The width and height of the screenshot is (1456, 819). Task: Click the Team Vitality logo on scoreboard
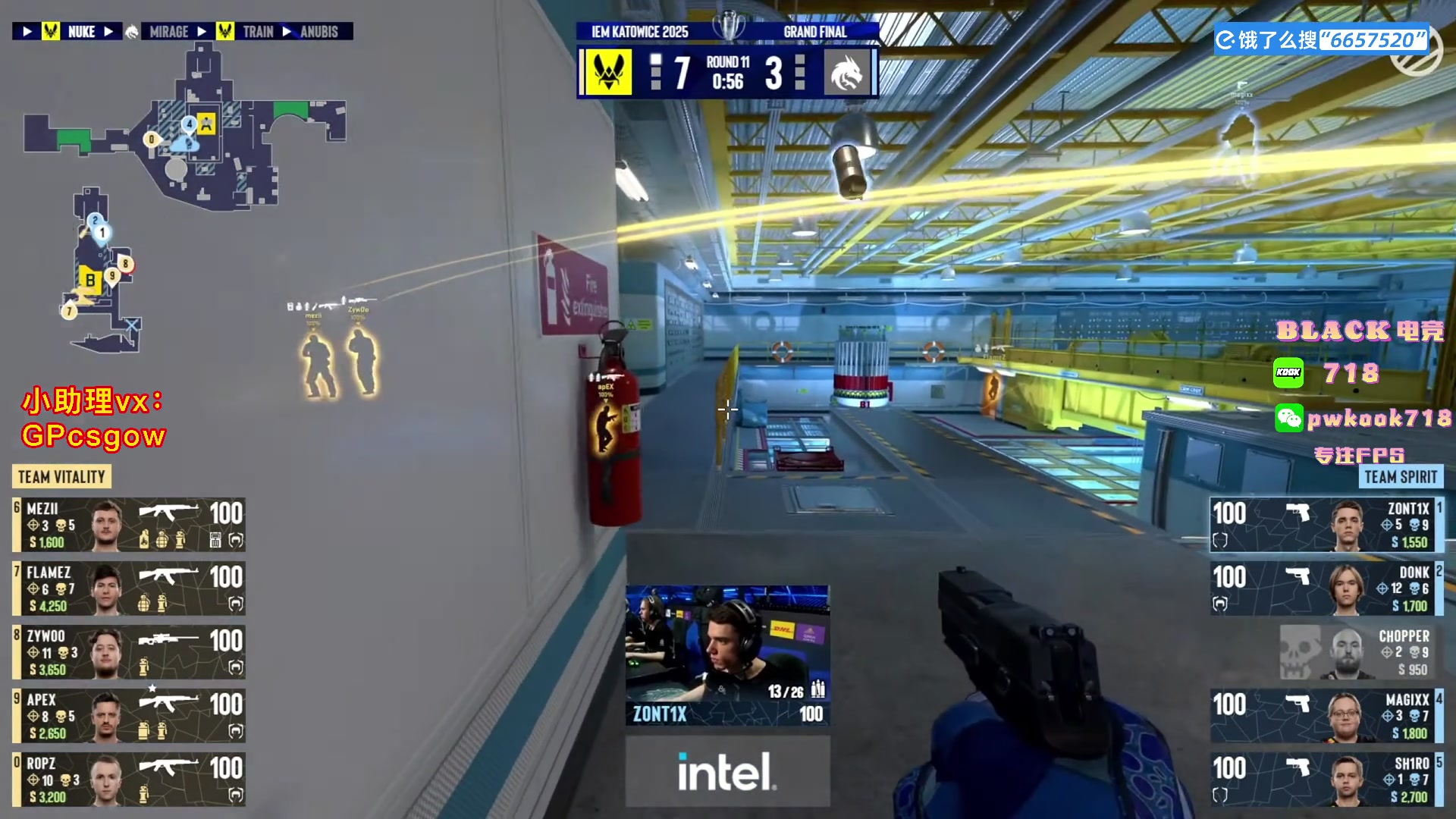pos(608,73)
